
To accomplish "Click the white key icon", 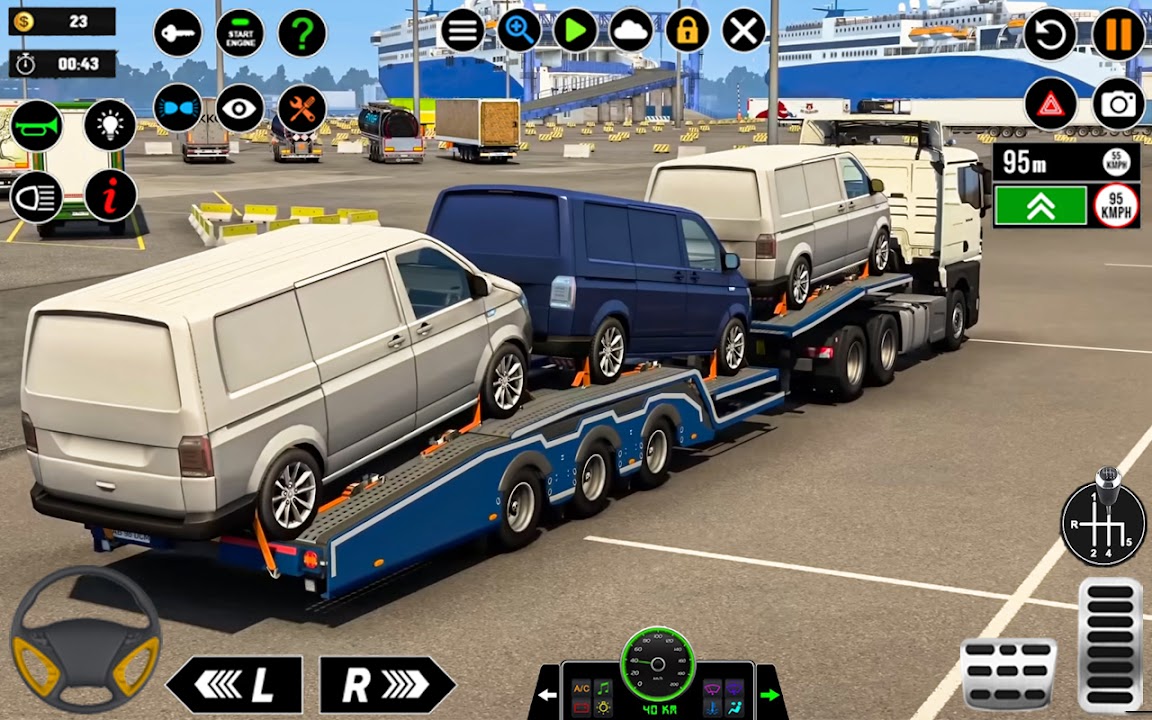I will [x=178, y=33].
